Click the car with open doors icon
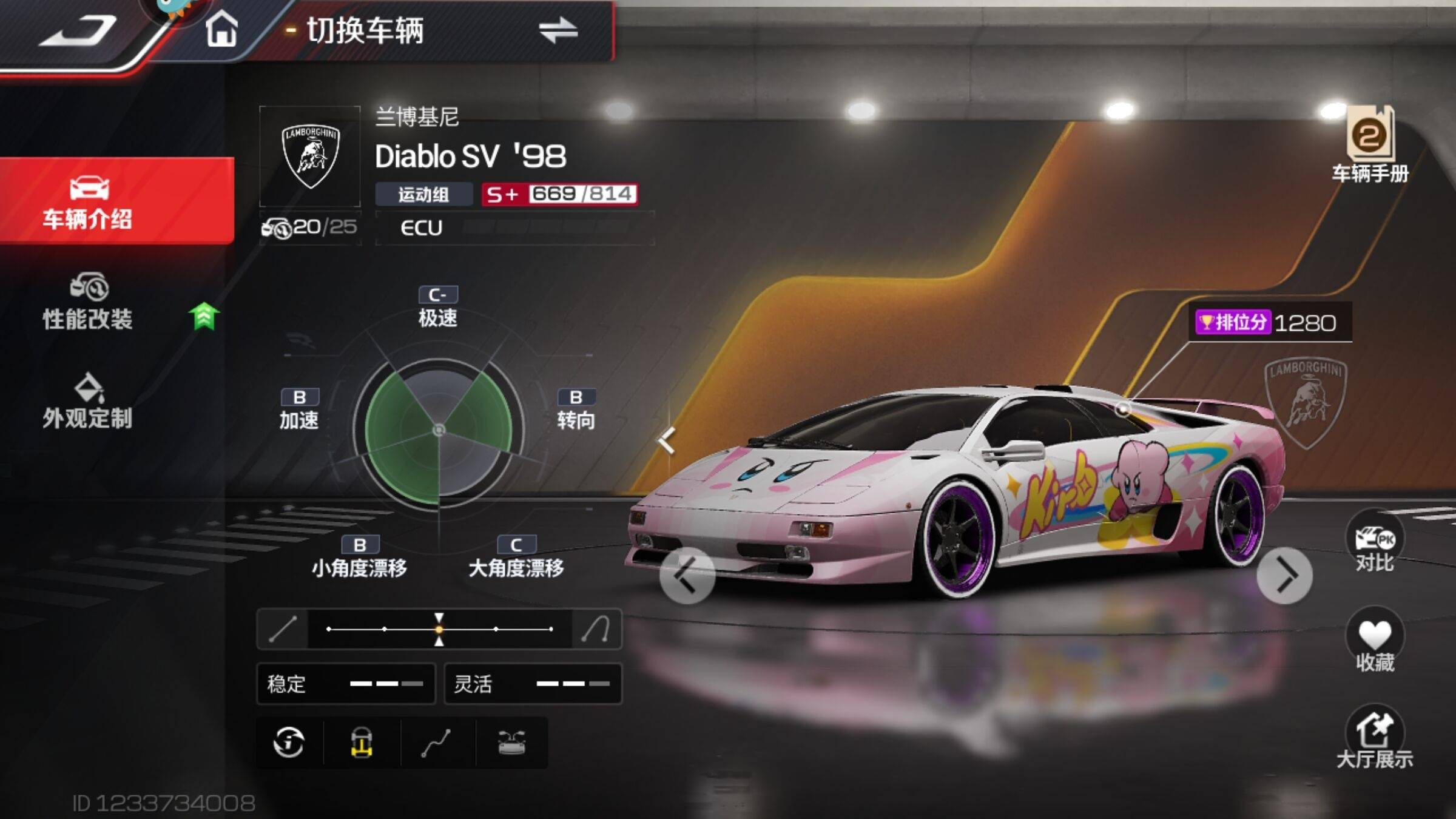The width and height of the screenshot is (1456, 819). (511, 743)
